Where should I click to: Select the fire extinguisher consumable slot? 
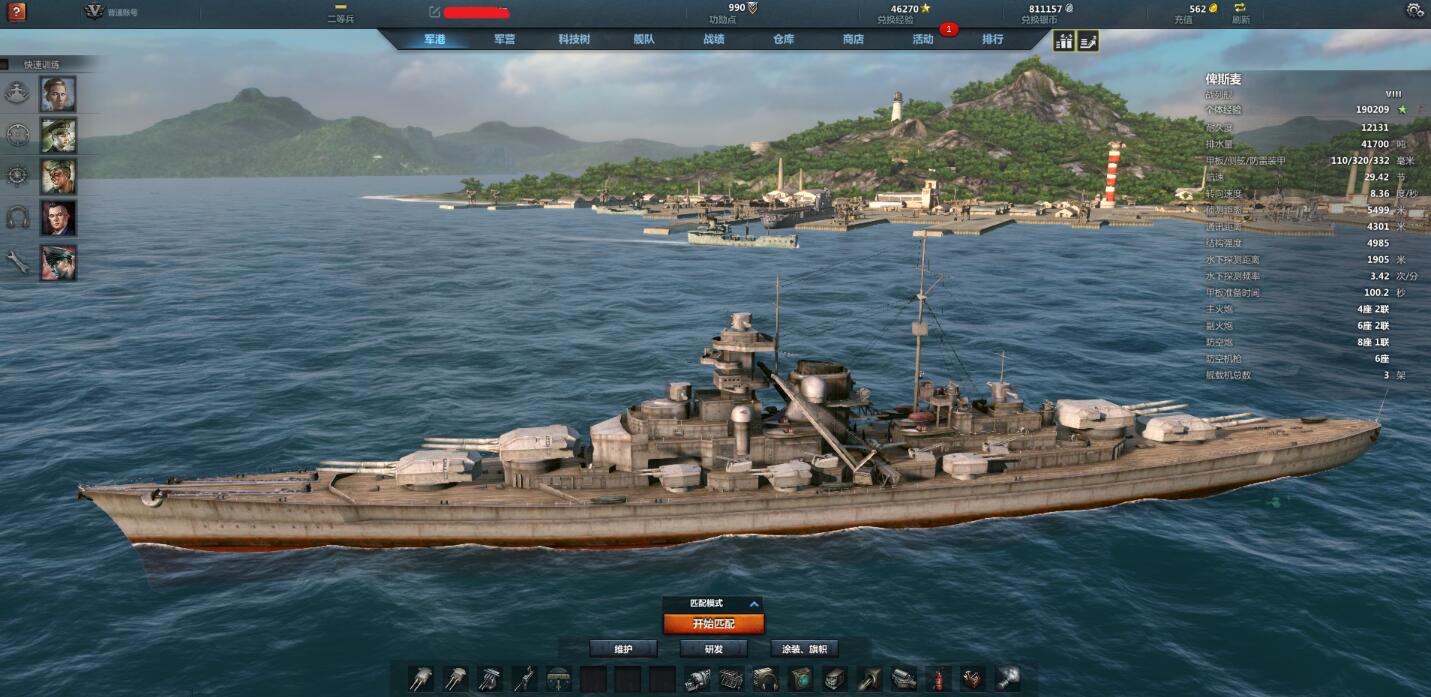938,679
